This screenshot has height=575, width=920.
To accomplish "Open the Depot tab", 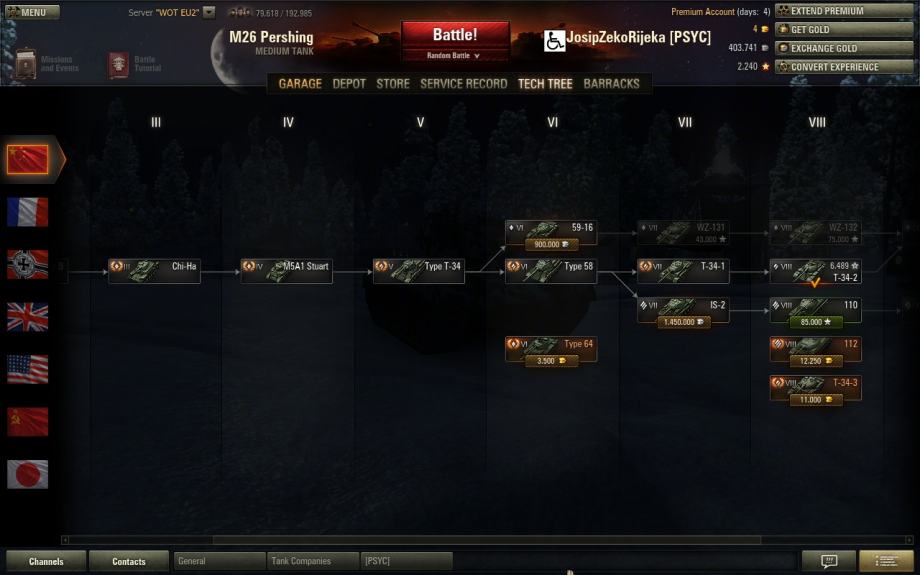I will pos(349,84).
